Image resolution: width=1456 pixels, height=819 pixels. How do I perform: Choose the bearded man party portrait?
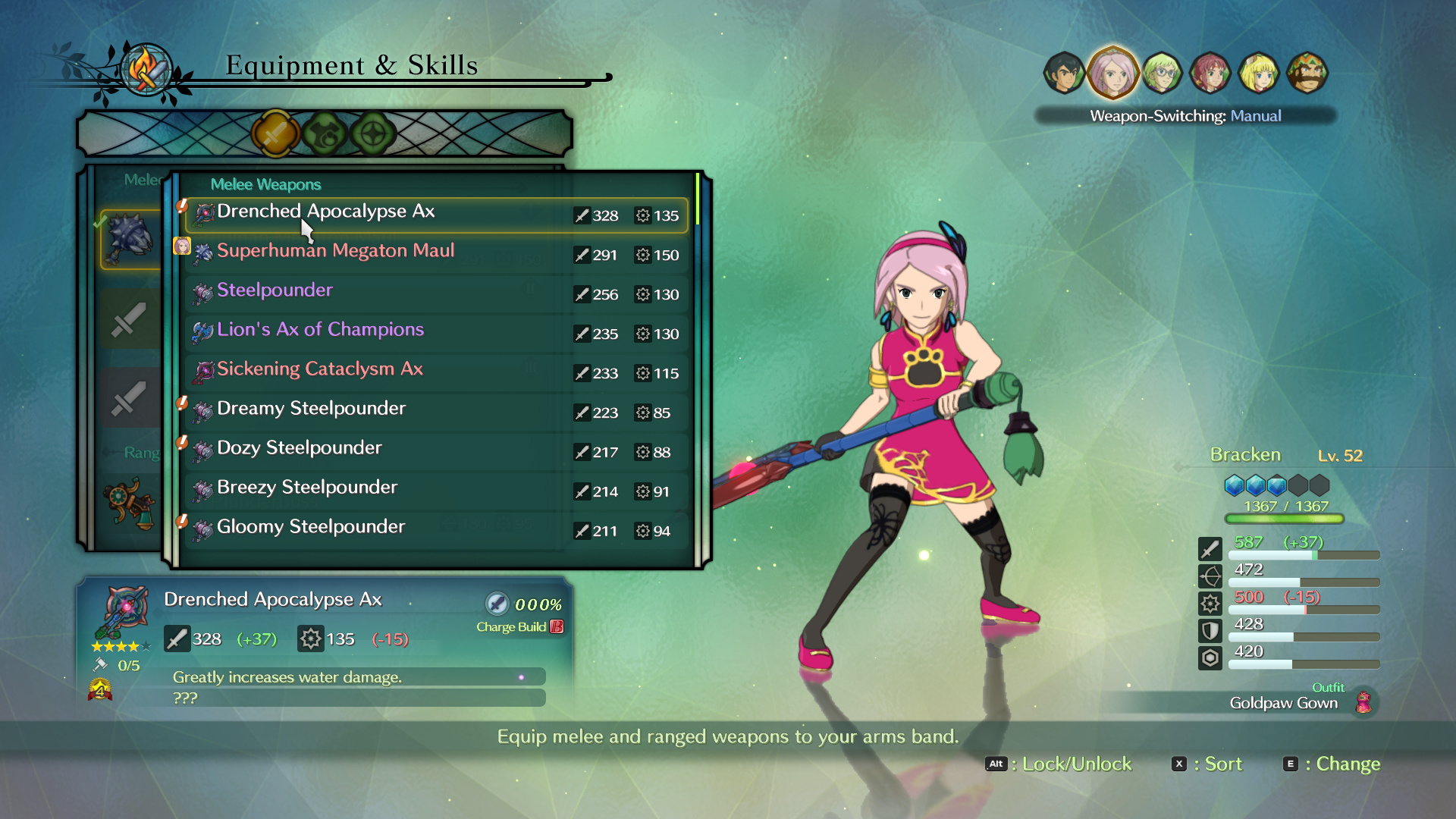coord(1307,74)
